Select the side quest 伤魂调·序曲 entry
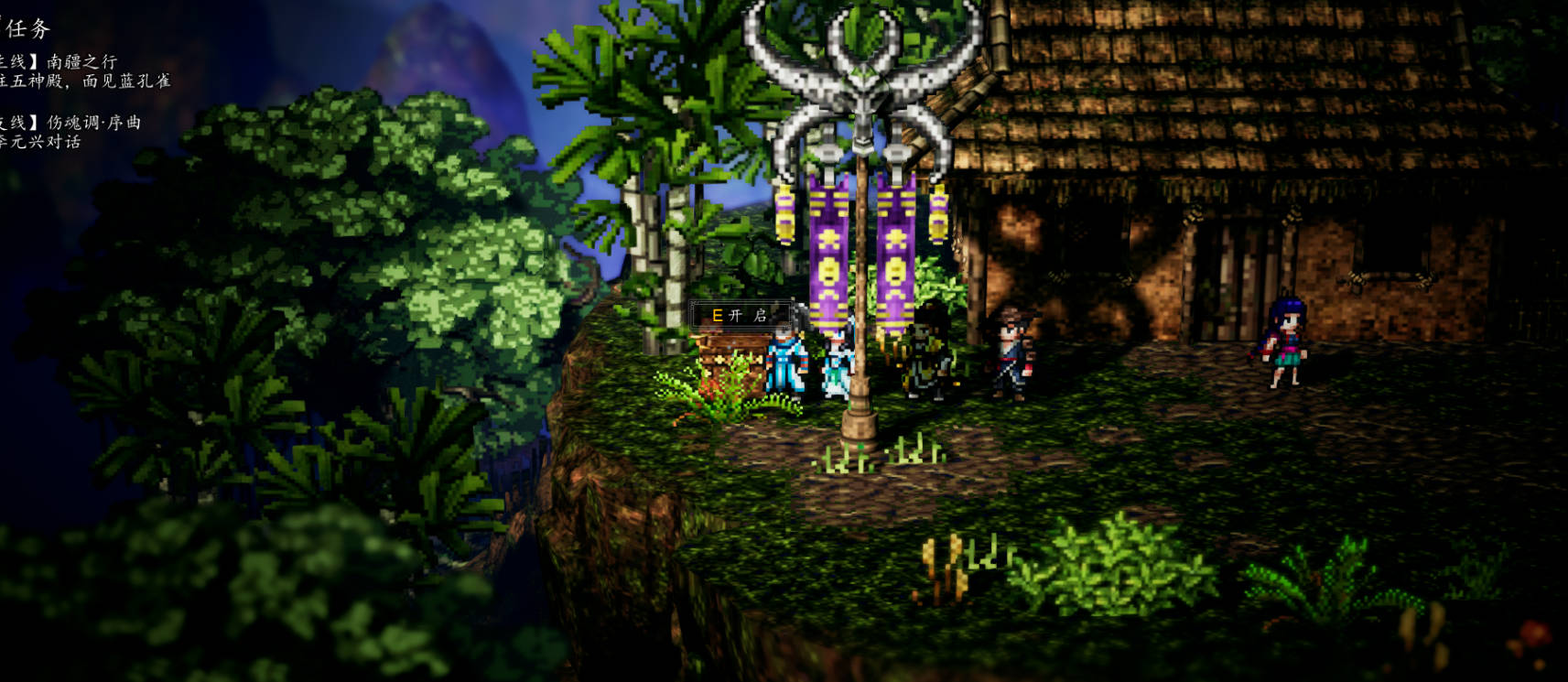1568x682 pixels. [92, 123]
